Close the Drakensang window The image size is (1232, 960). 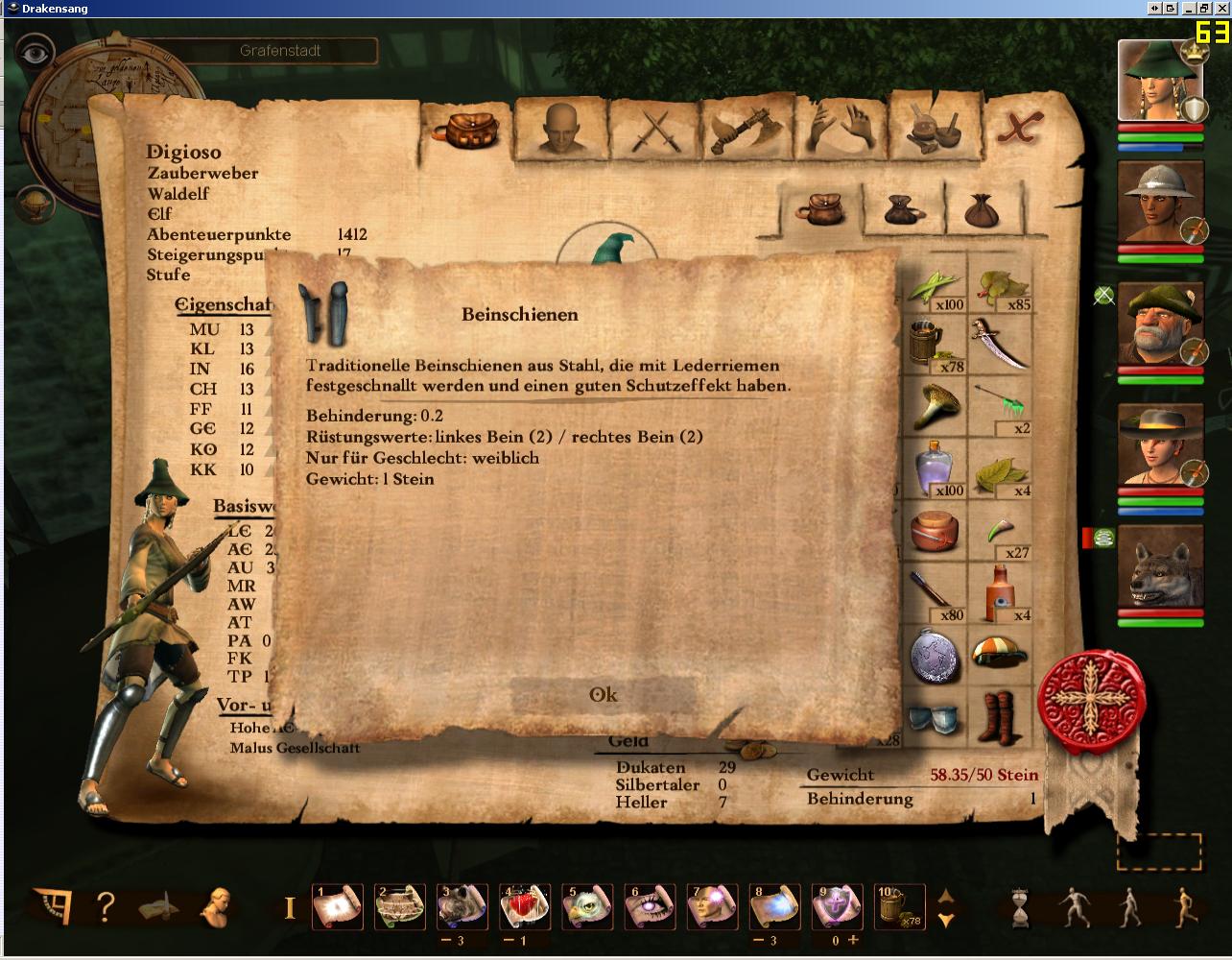click(x=1221, y=9)
